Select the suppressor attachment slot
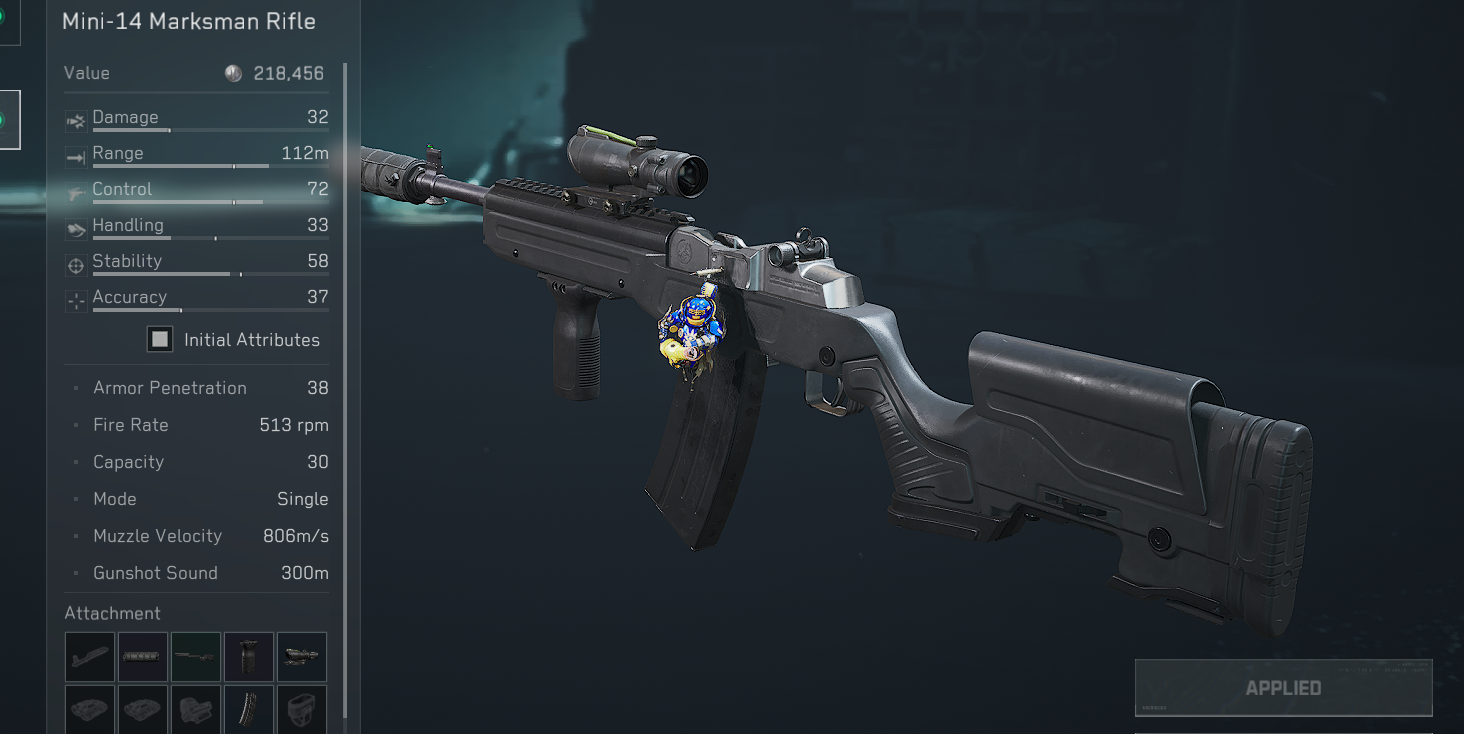Image resolution: width=1464 pixels, height=734 pixels. click(142, 657)
